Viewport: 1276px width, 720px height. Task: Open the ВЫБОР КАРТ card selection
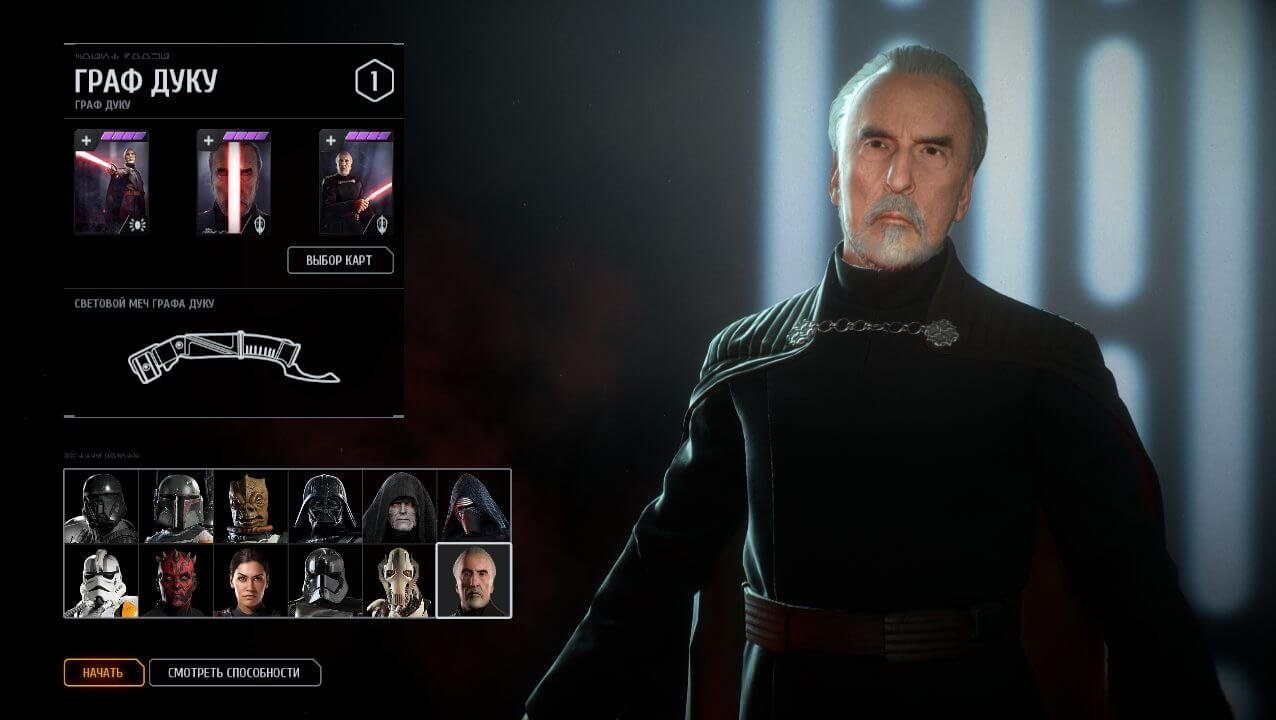(340, 261)
